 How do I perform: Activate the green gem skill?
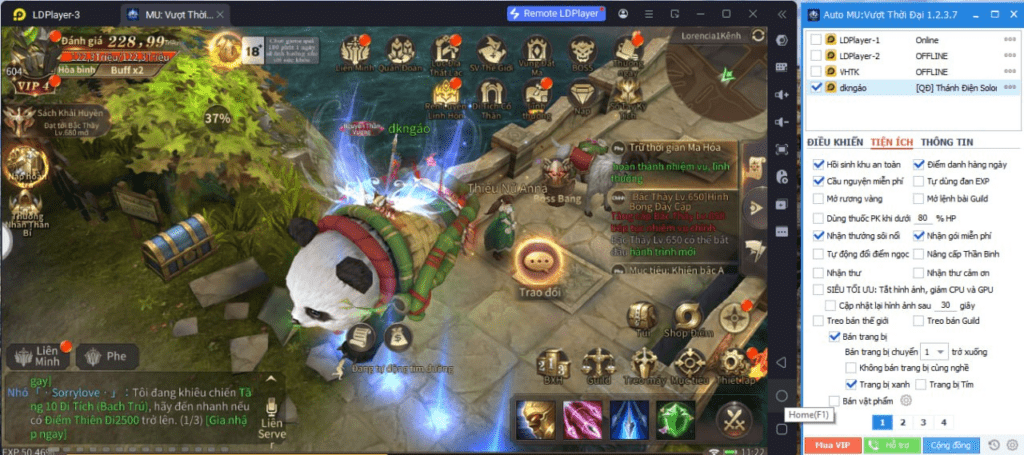tap(674, 418)
